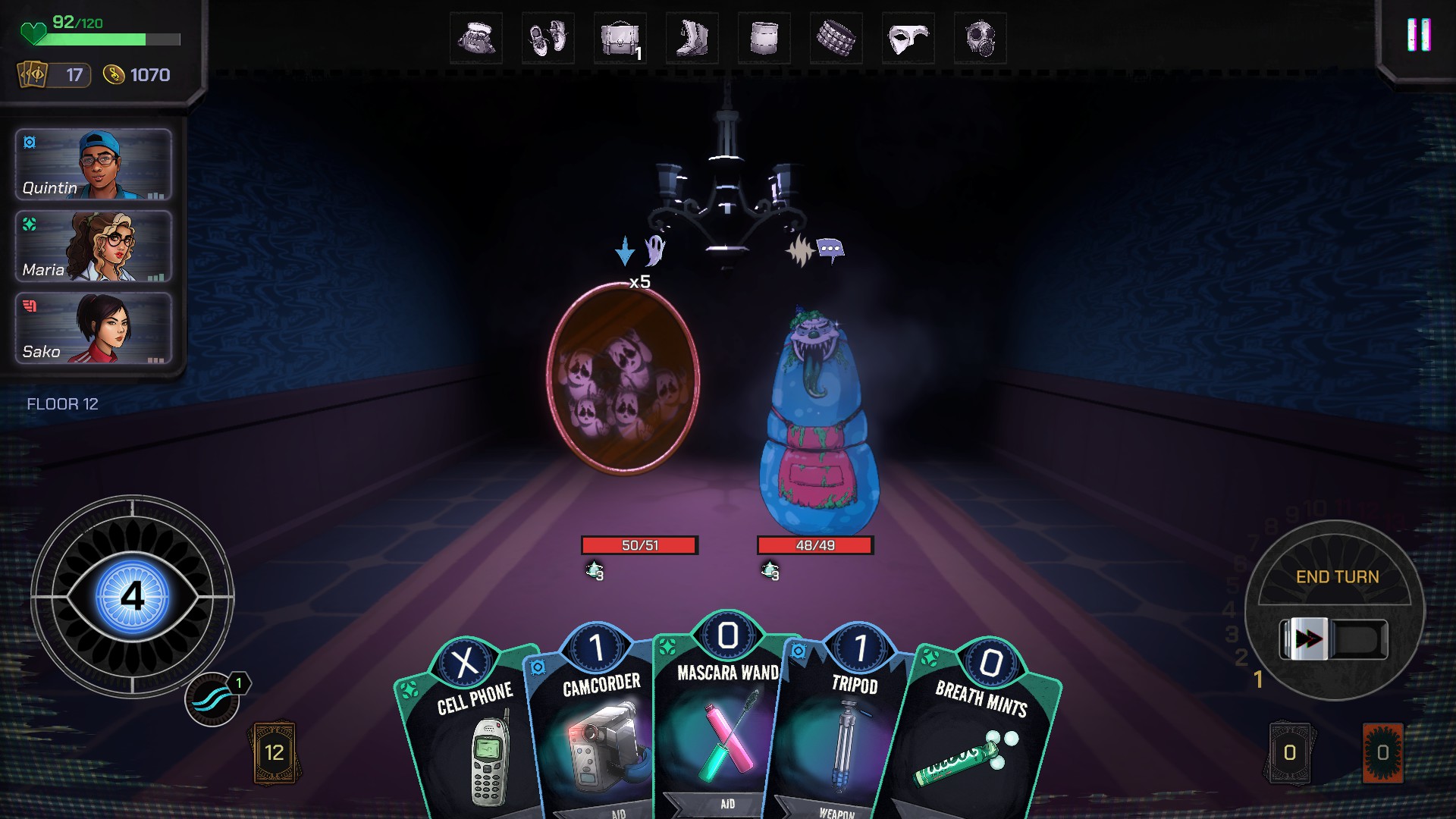The image size is (1456, 819).
Task: Click Quintin's status icon toggle
Action: click(x=29, y=141)
